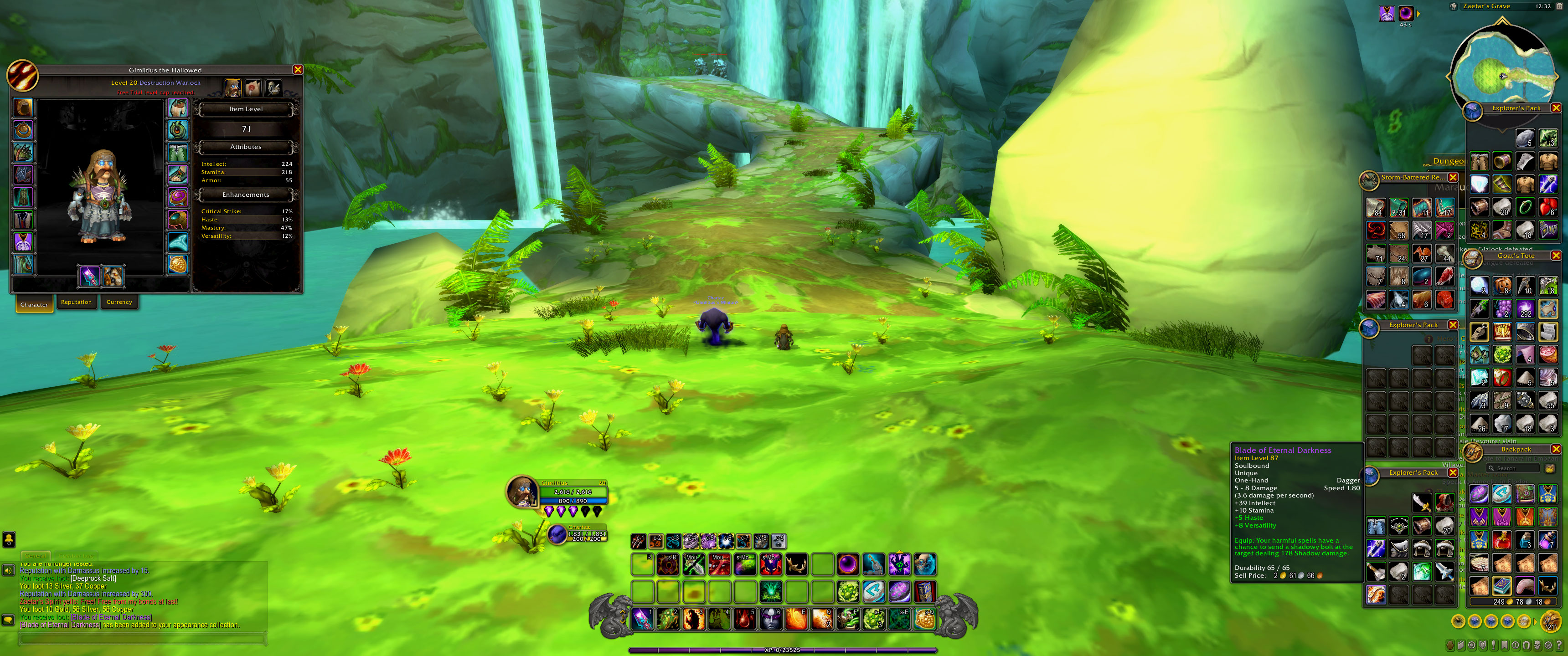Select the equipped dagger weapon slot
This screenshot has width=1568, height=656.
tap(89, 276)
